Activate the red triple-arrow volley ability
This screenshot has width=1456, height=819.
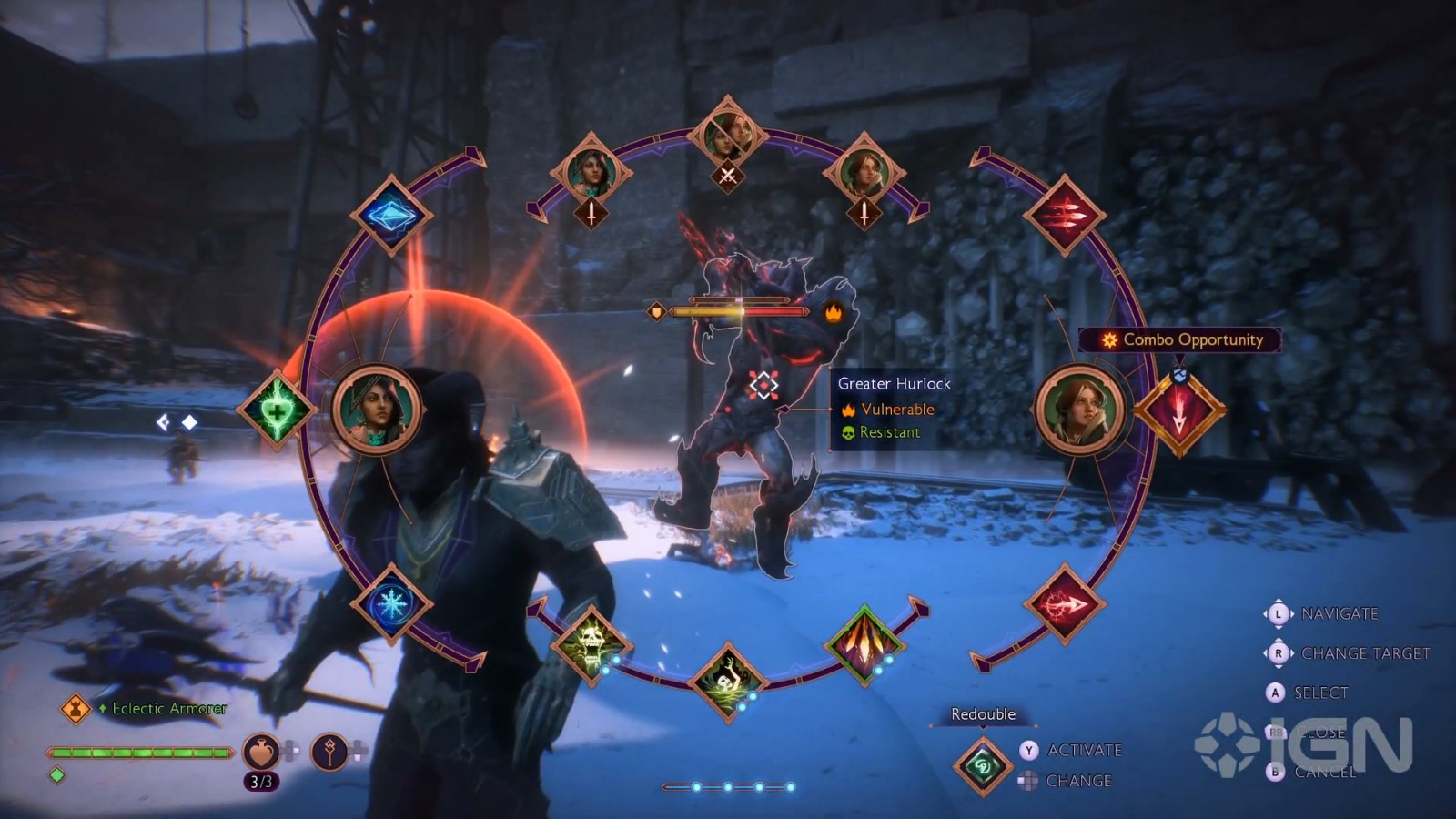[1063, 216]
